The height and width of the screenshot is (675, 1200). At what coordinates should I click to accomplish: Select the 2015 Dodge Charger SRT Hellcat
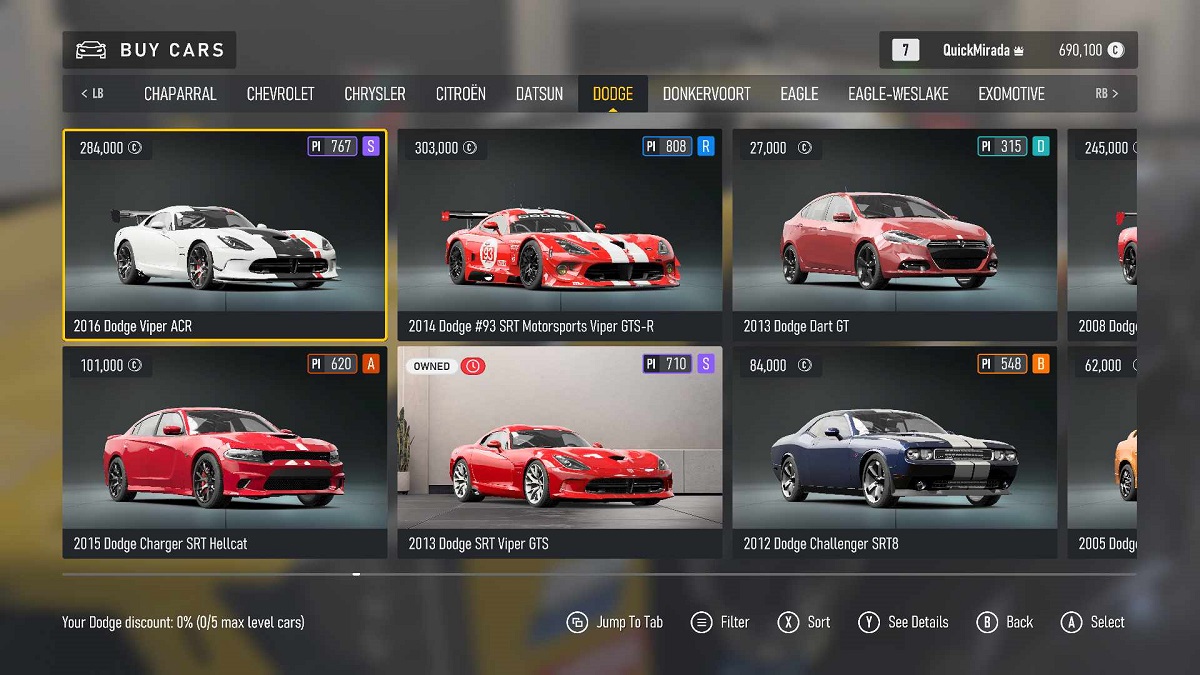[225, 452]
